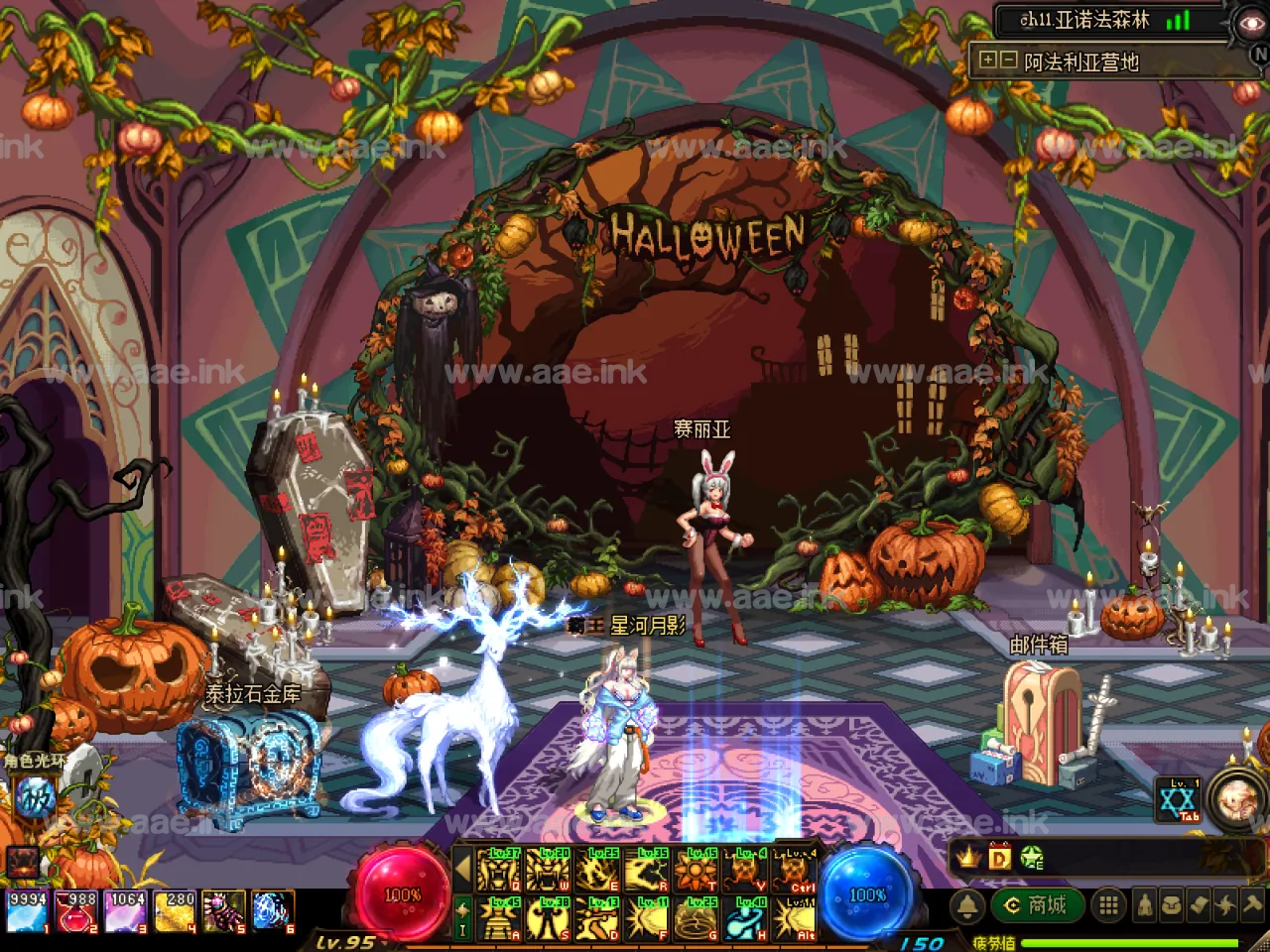Screen dimensions: 1270x952
Task: Select the blue orb item in quick slot 6
Action: point(272,911)
